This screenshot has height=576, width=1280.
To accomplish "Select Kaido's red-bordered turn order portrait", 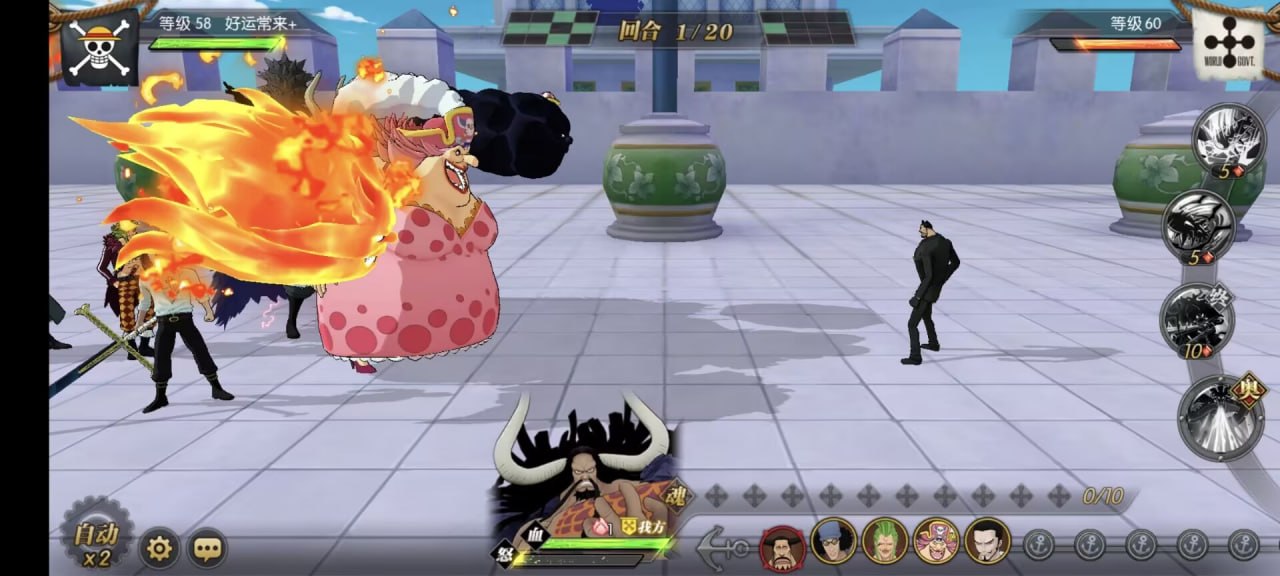I will point(782,546).
